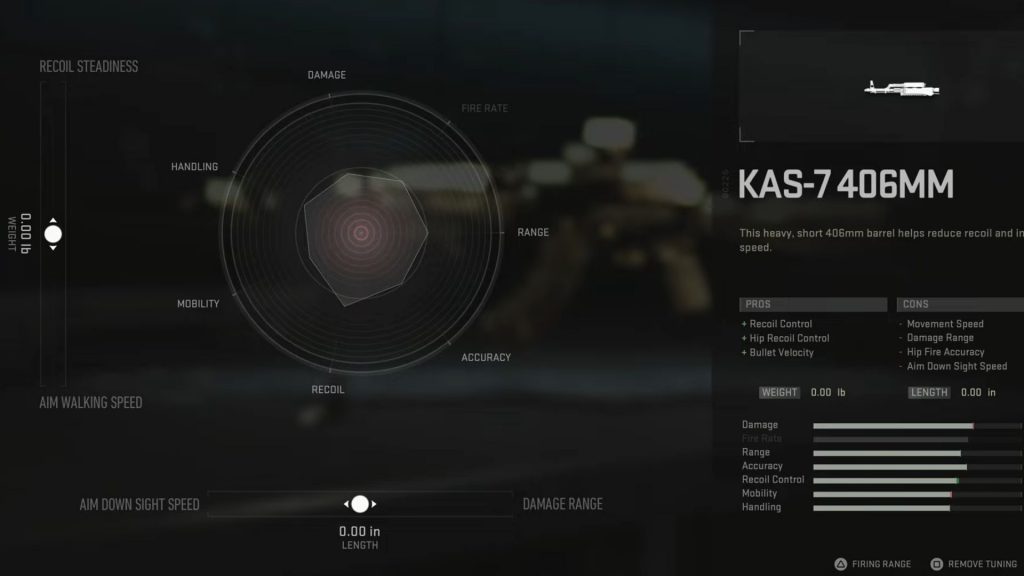The height and width of the screenshot is (576, 1024).
Task: Click the left arrow beside the length slider handle
Action: [346, 504]
